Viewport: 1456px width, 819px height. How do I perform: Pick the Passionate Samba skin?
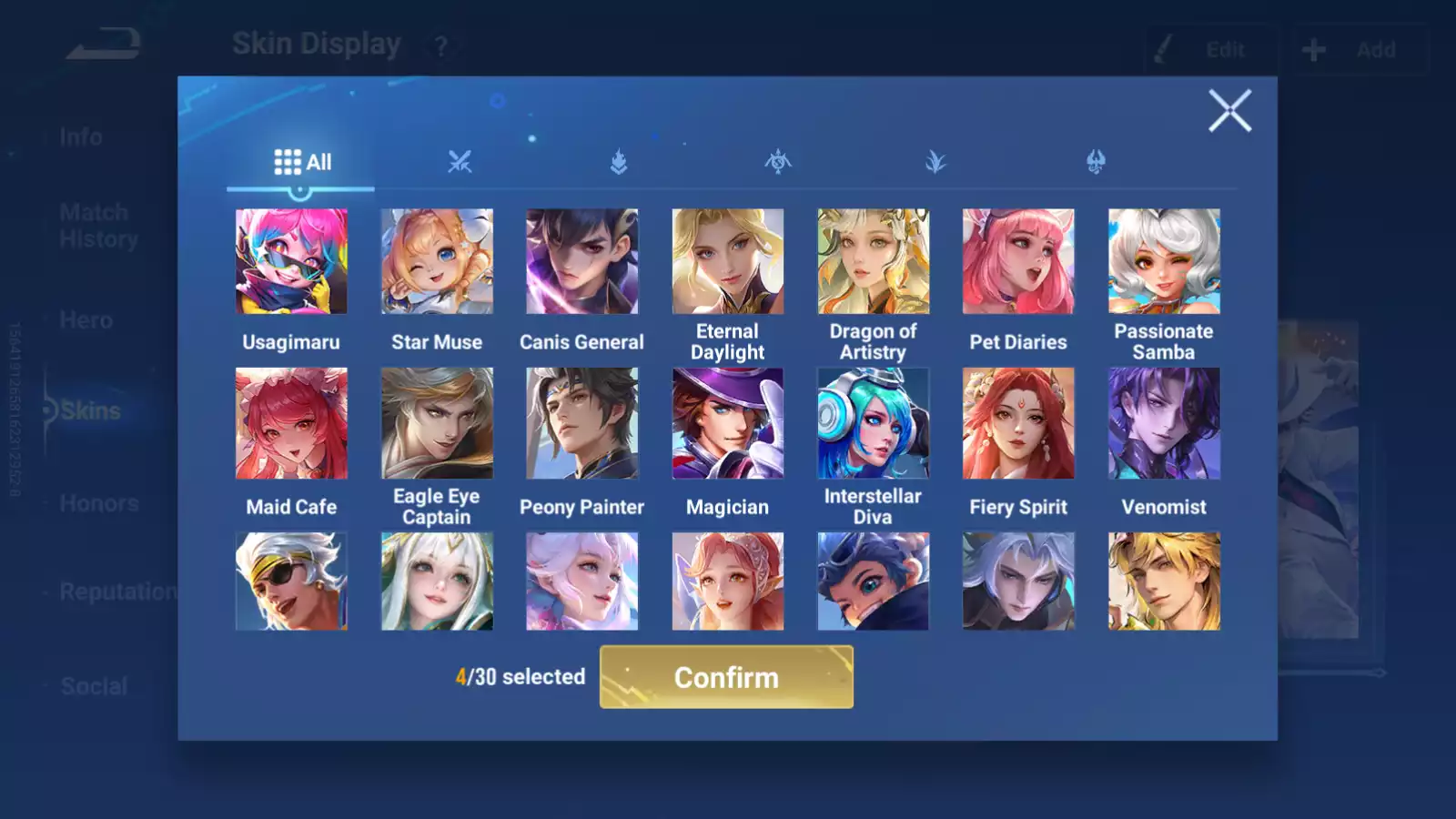pyautogui.click(x=1164, y=262)
